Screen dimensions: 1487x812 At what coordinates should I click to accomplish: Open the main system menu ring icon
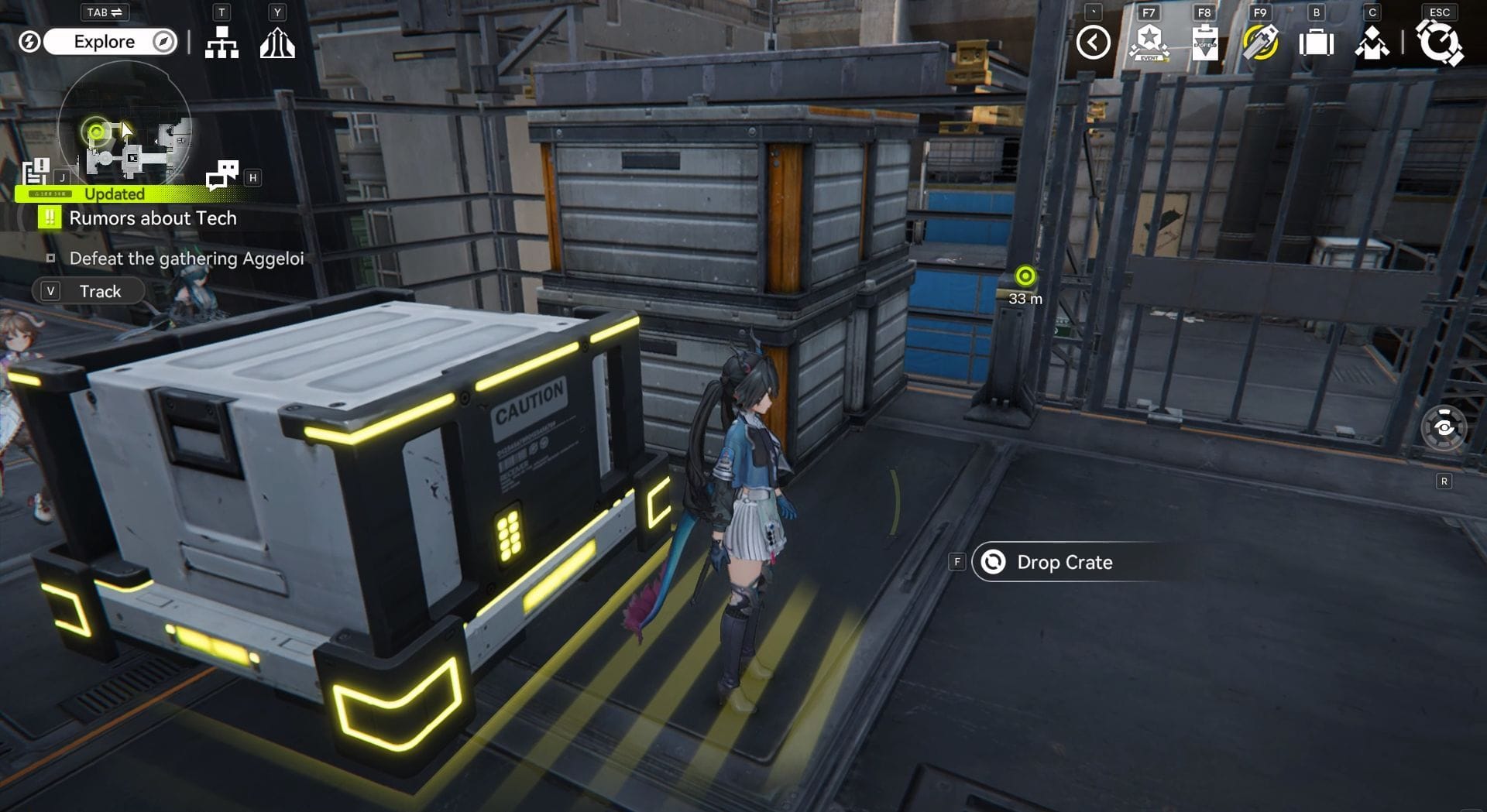pos(1439,43)
